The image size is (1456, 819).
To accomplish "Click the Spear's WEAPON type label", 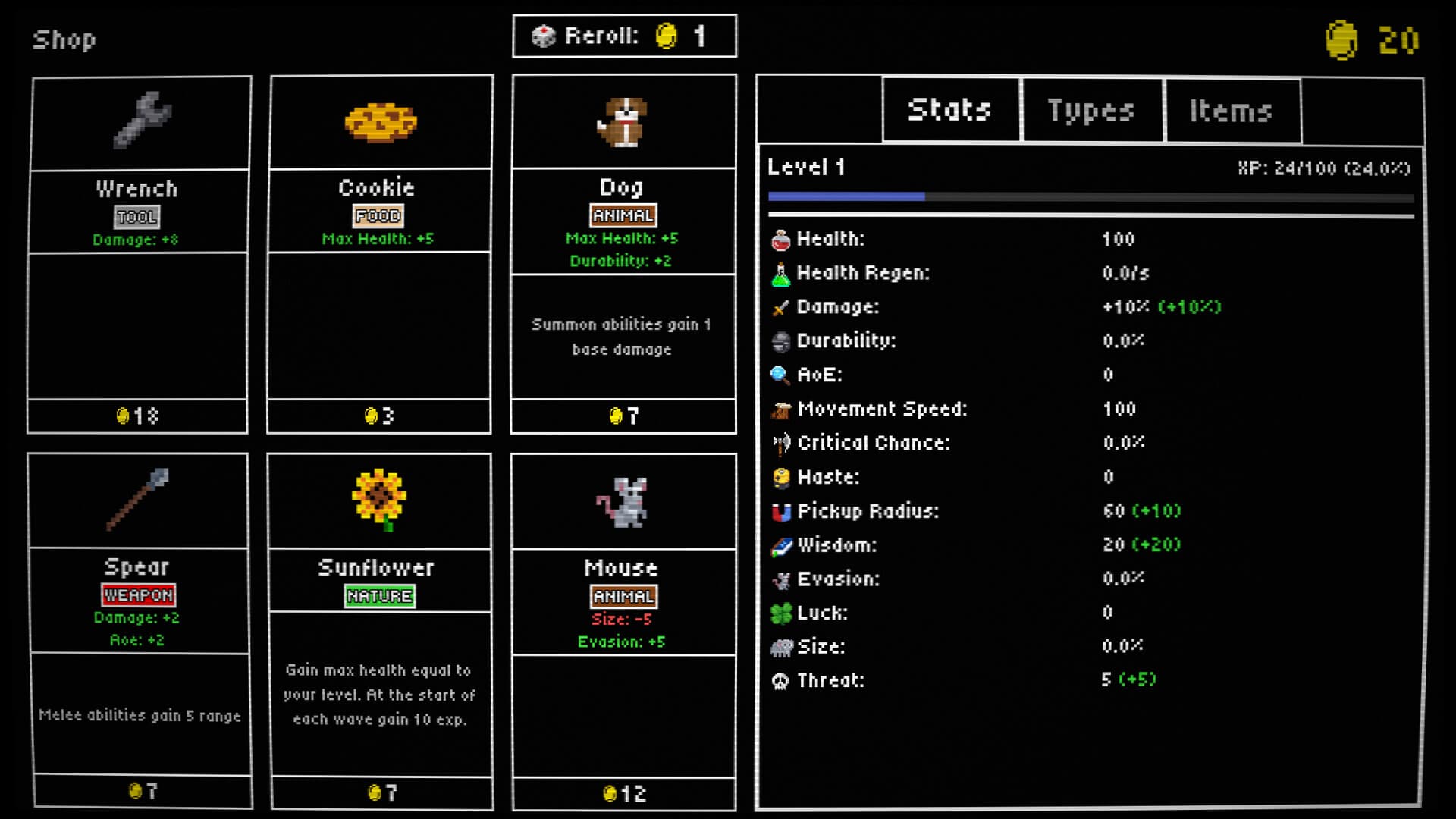I will 139,595.
